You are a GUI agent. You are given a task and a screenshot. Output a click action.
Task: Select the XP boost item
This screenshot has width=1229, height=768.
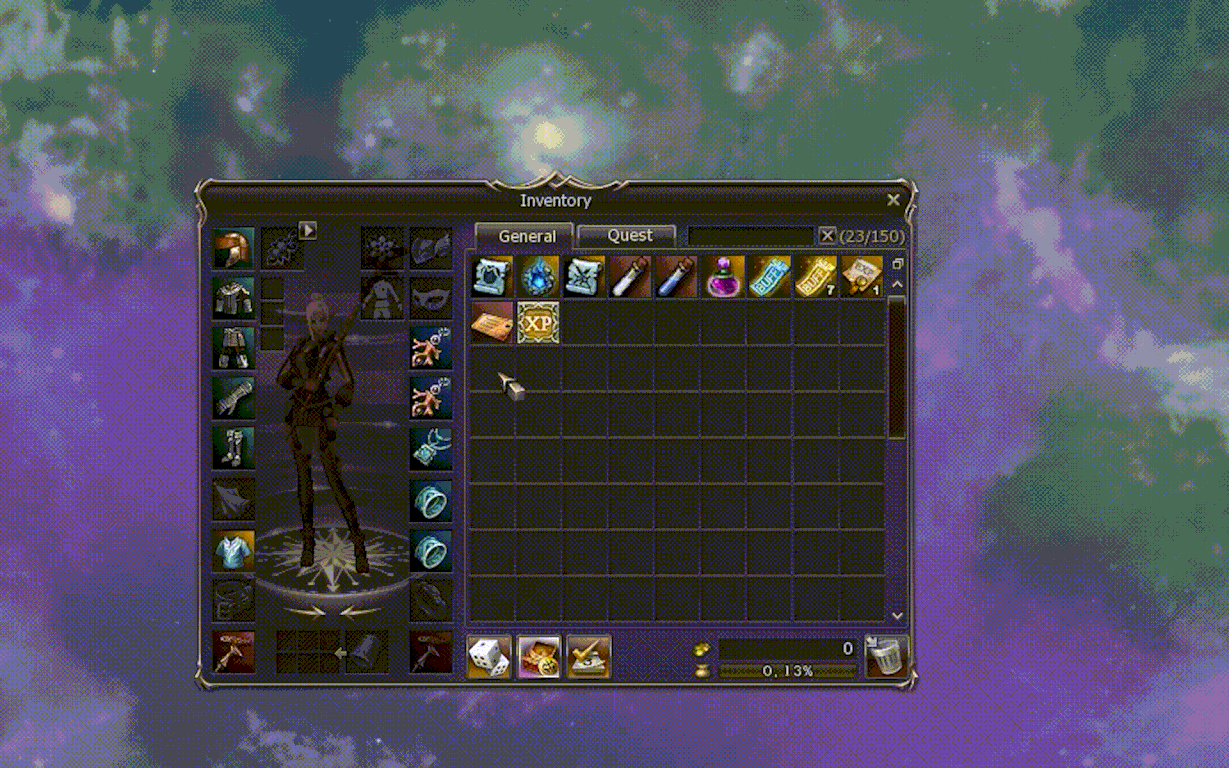click(x=538, y=323)
